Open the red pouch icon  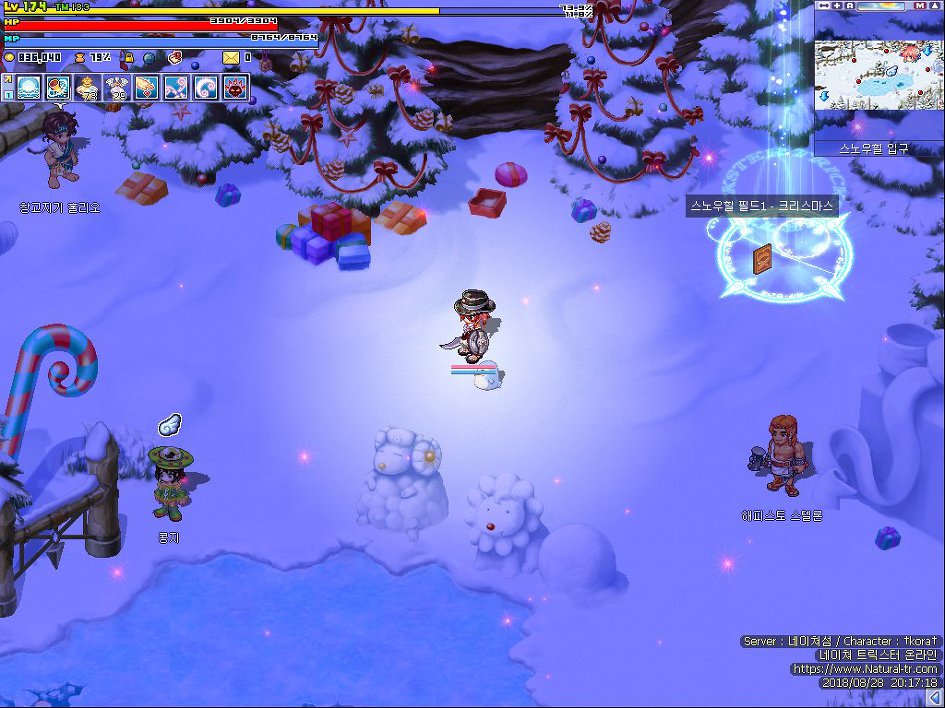[x=175, y=58]
